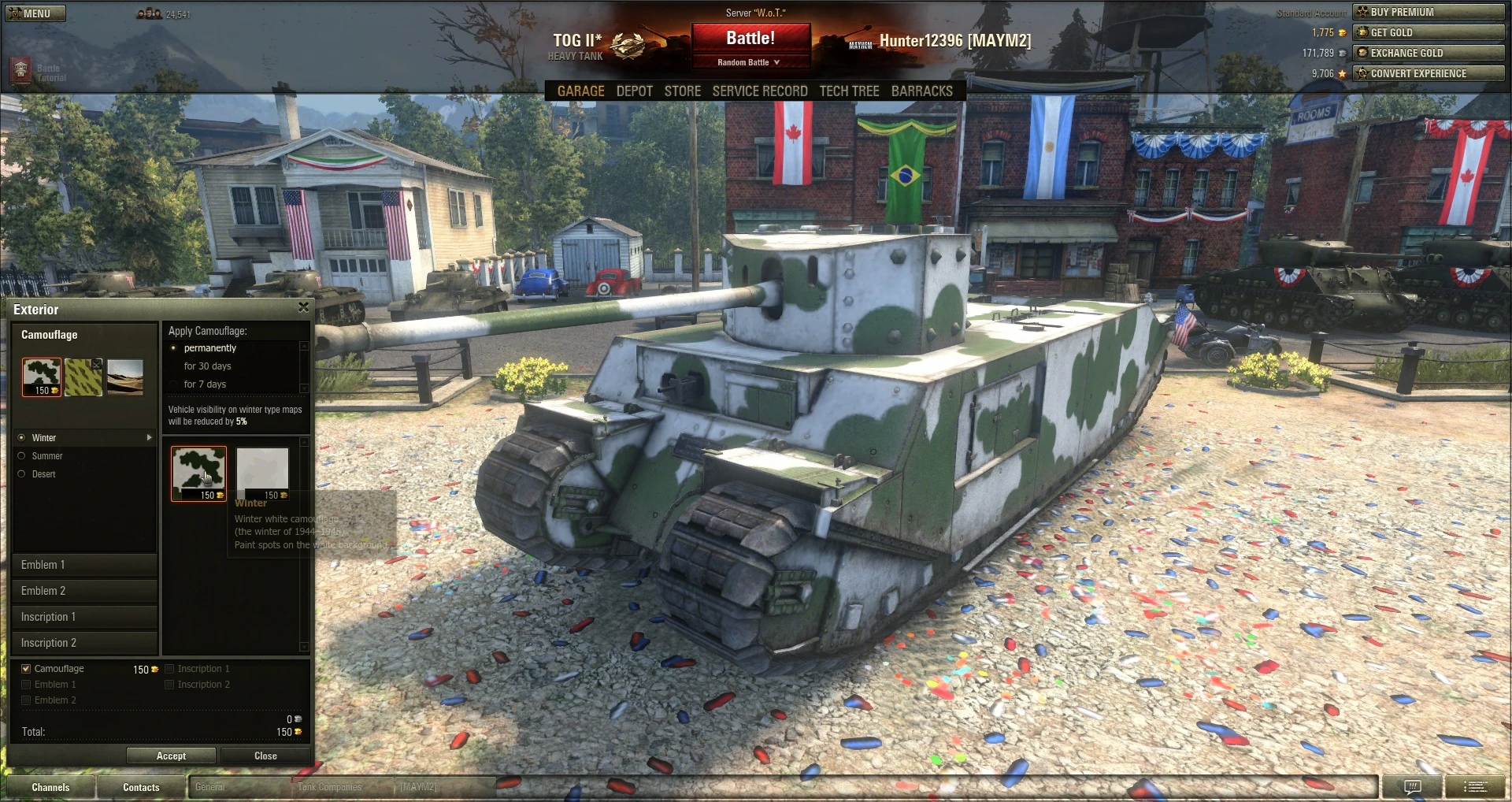Expand the Winter category arrow
Viewport: 1512px width, 802px height.
click(x=148, y=438)
